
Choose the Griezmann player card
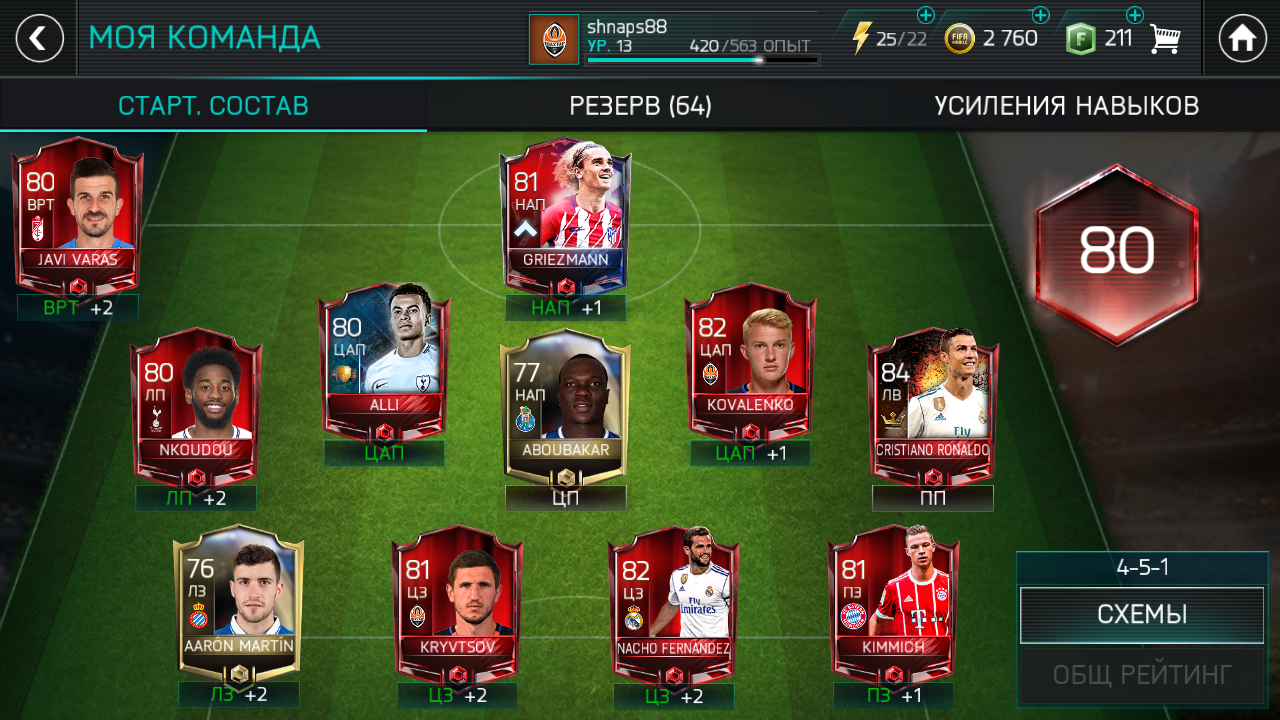point(565,215)
